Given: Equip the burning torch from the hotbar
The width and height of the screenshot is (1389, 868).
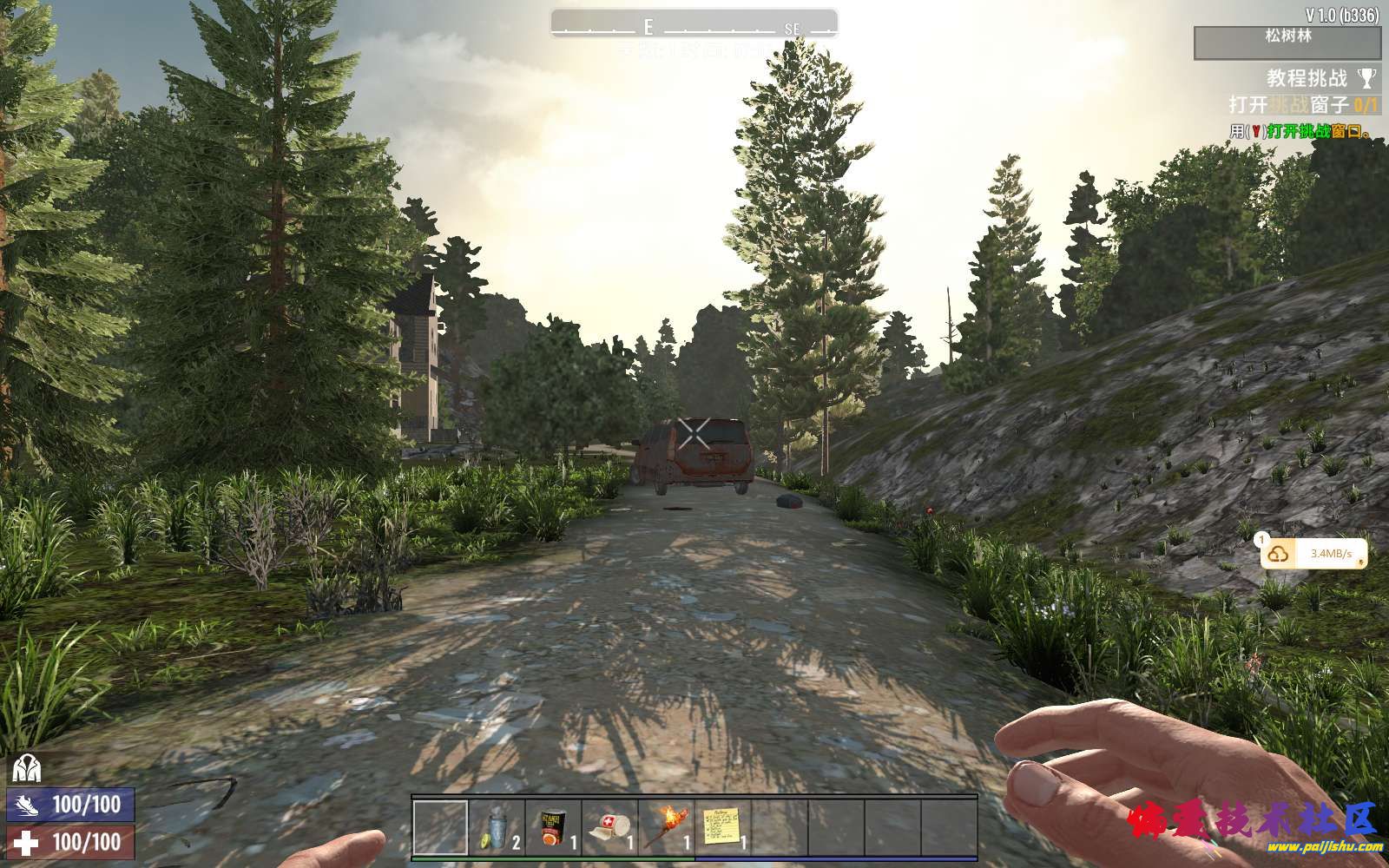Looking at the screenshot, I should pos(666,827).
